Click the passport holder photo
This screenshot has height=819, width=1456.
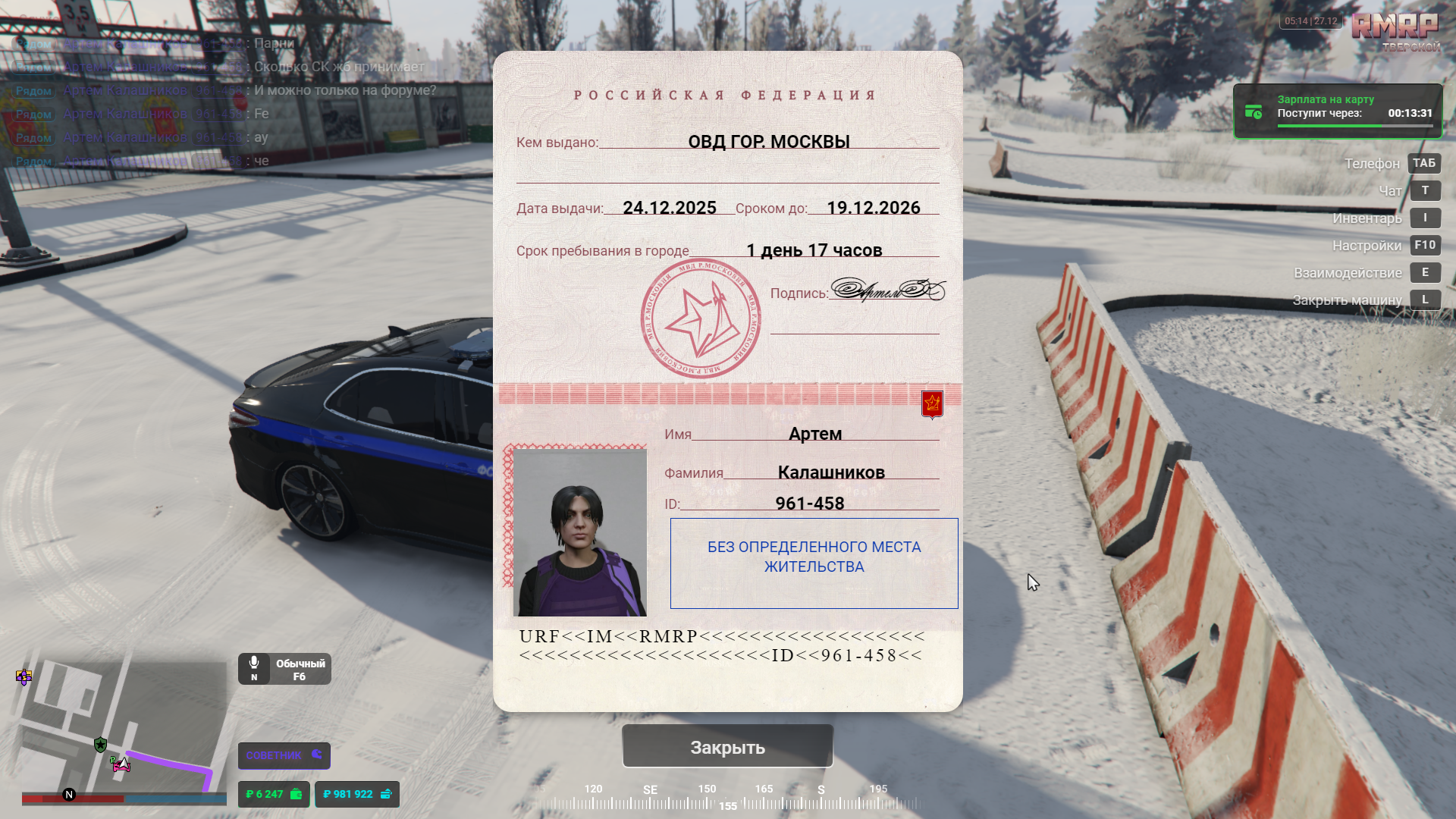coord(580,532)
